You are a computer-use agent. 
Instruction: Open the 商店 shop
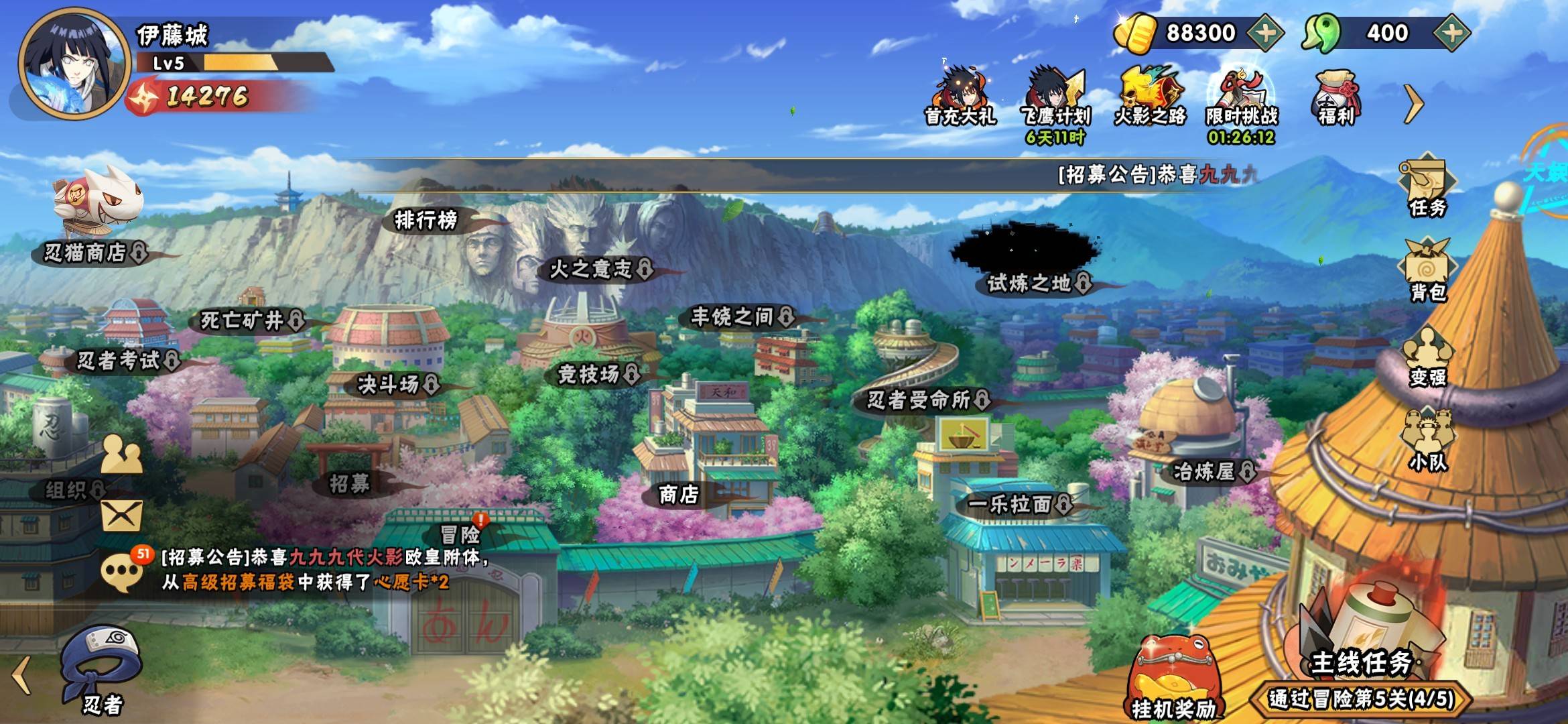679,495
